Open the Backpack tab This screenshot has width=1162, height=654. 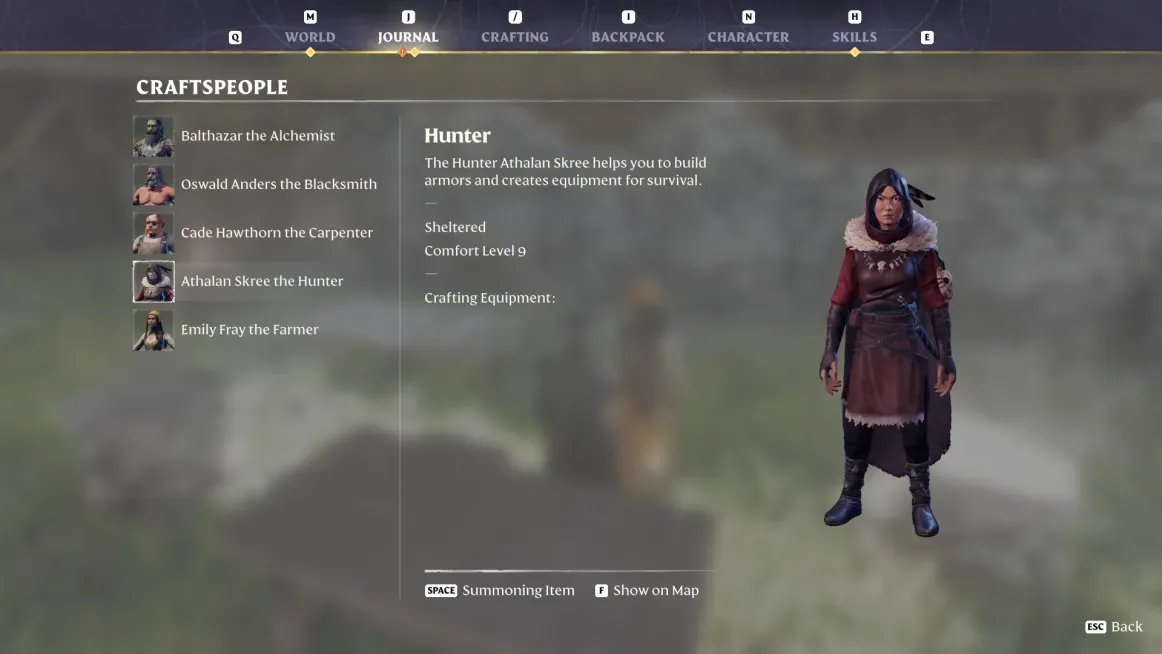[628, 37]
